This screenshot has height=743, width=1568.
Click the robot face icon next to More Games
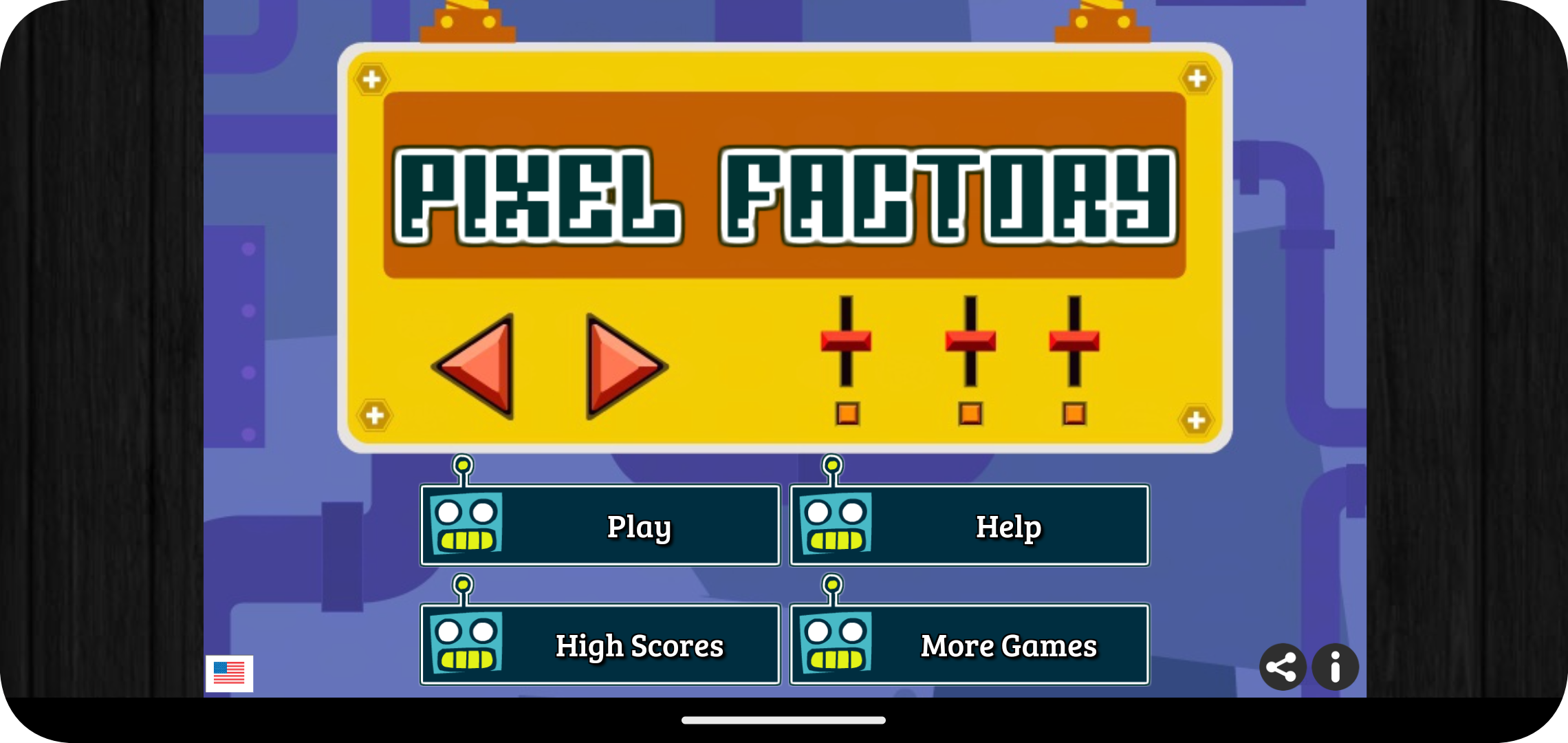(x=835, y=644)
